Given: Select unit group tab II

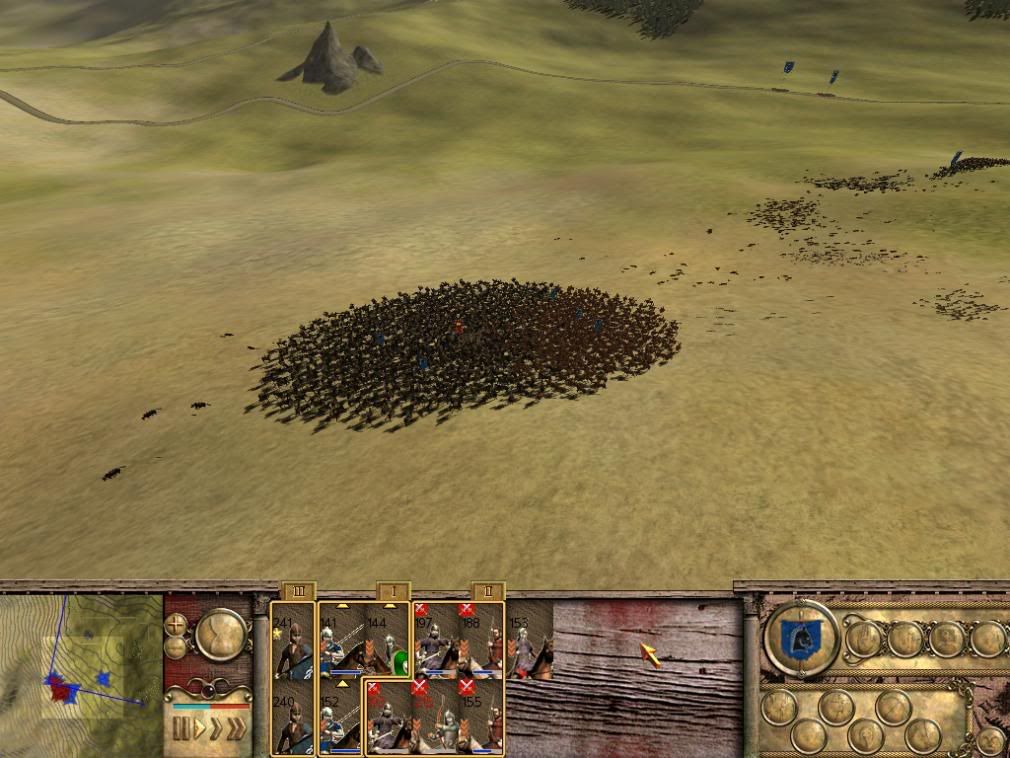Looking at the screenshot, I should [x=487, y=591].
